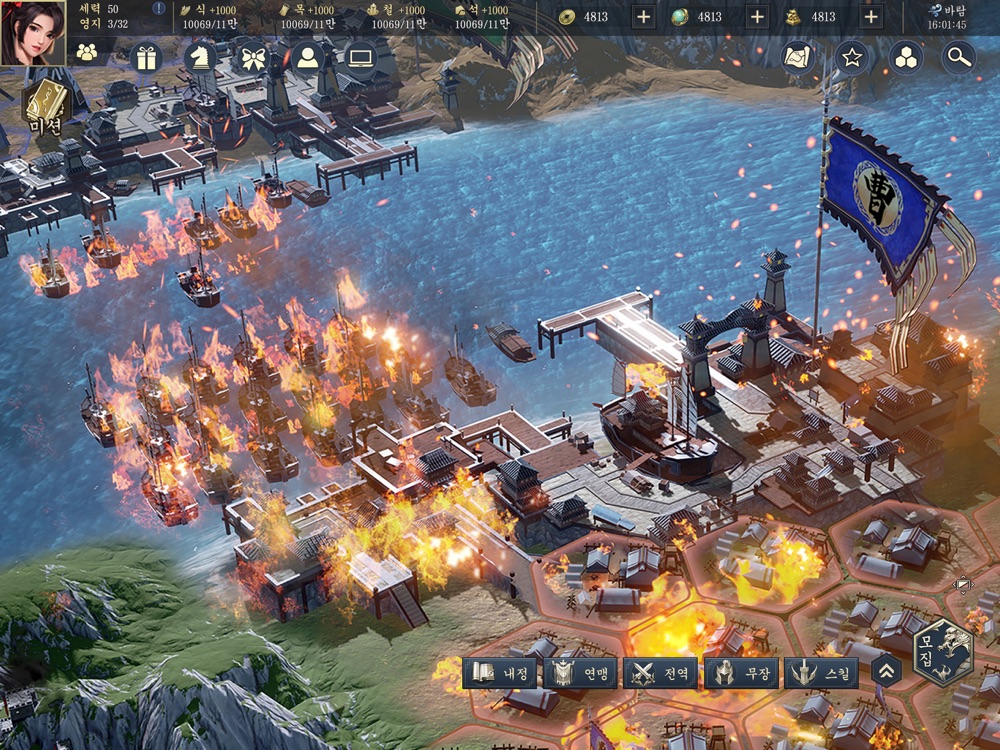
Task: Click the laptop screen icon
Action: click(360, 57)
